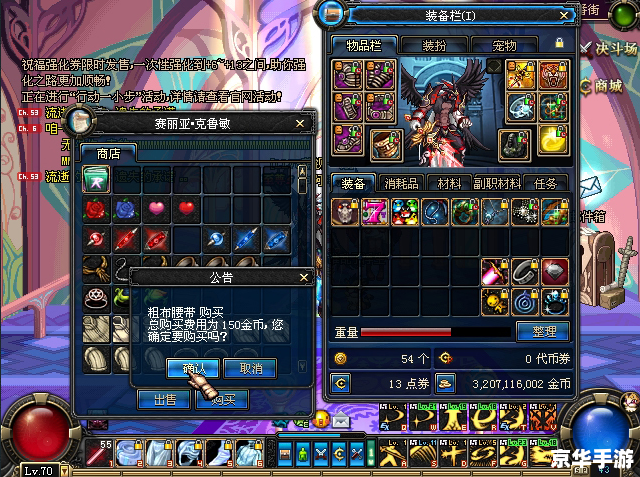Open the 宠物 pet tab
This screenshot has width=640, height=477.
[x=504, y=45]
